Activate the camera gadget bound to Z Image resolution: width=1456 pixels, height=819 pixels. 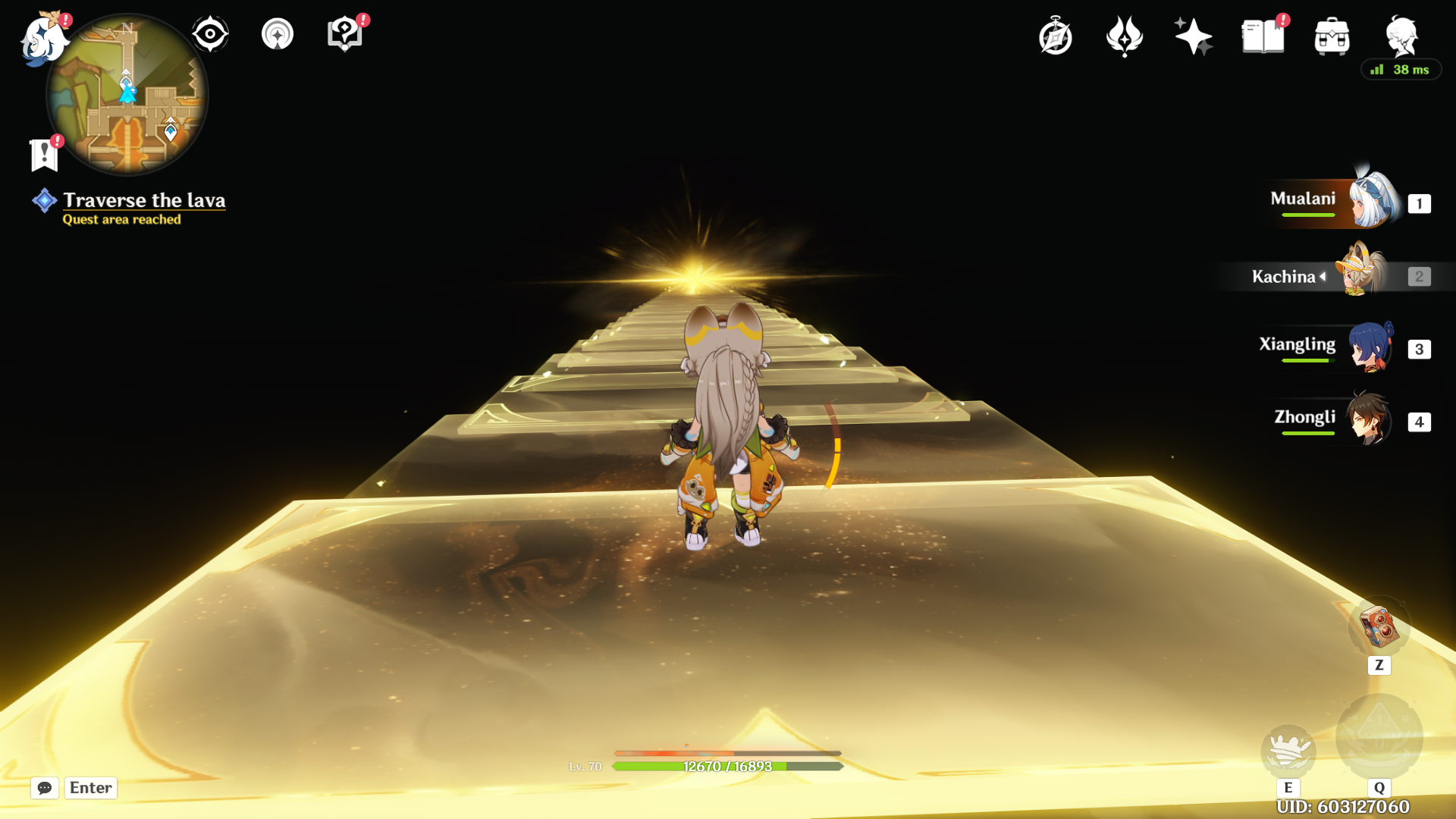pos(1379,626)
